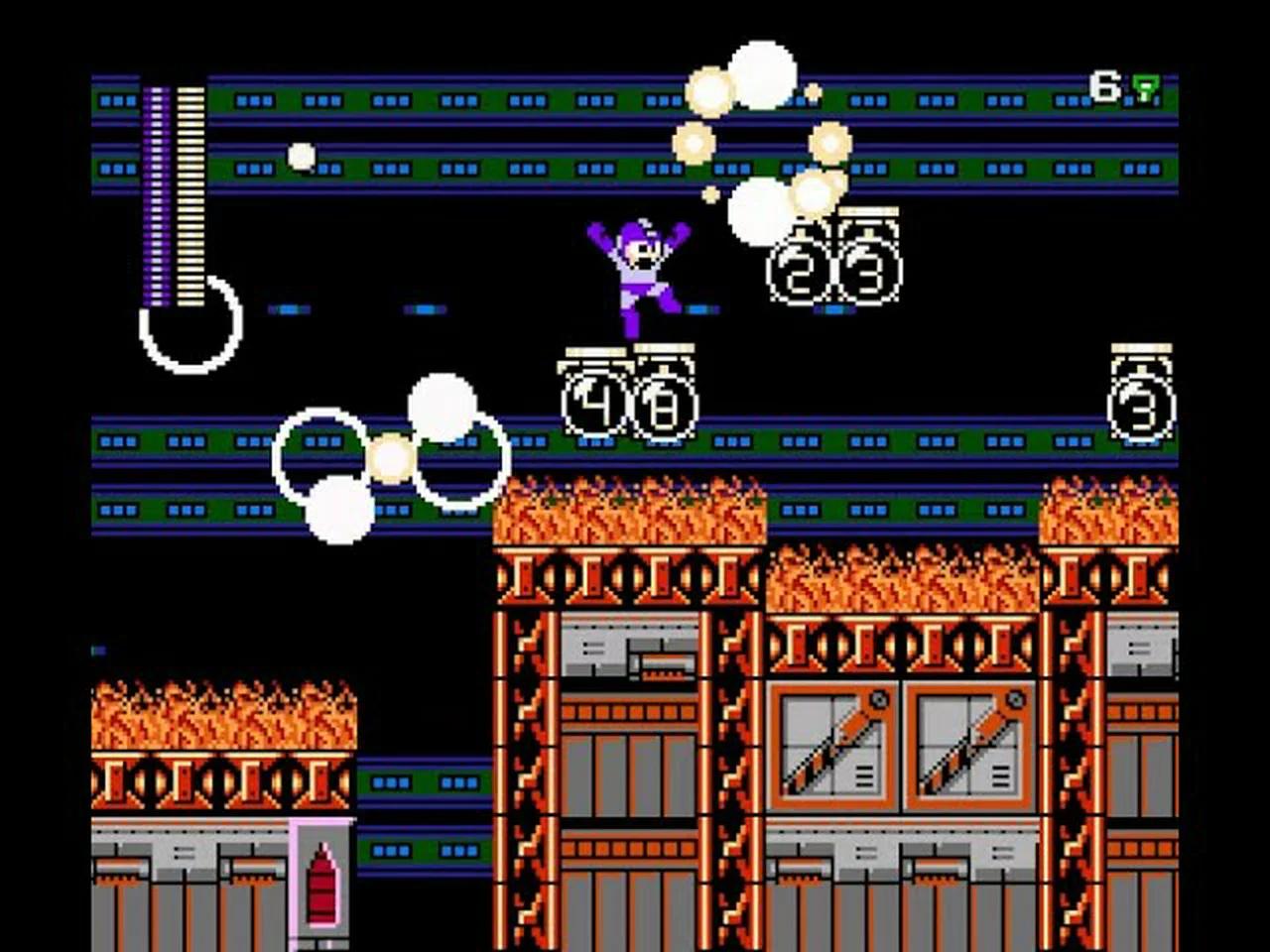This screenshot has width=1270, height=952.
Task: Click the lives counter showing 6
Action: click(x=1103, y=84)
